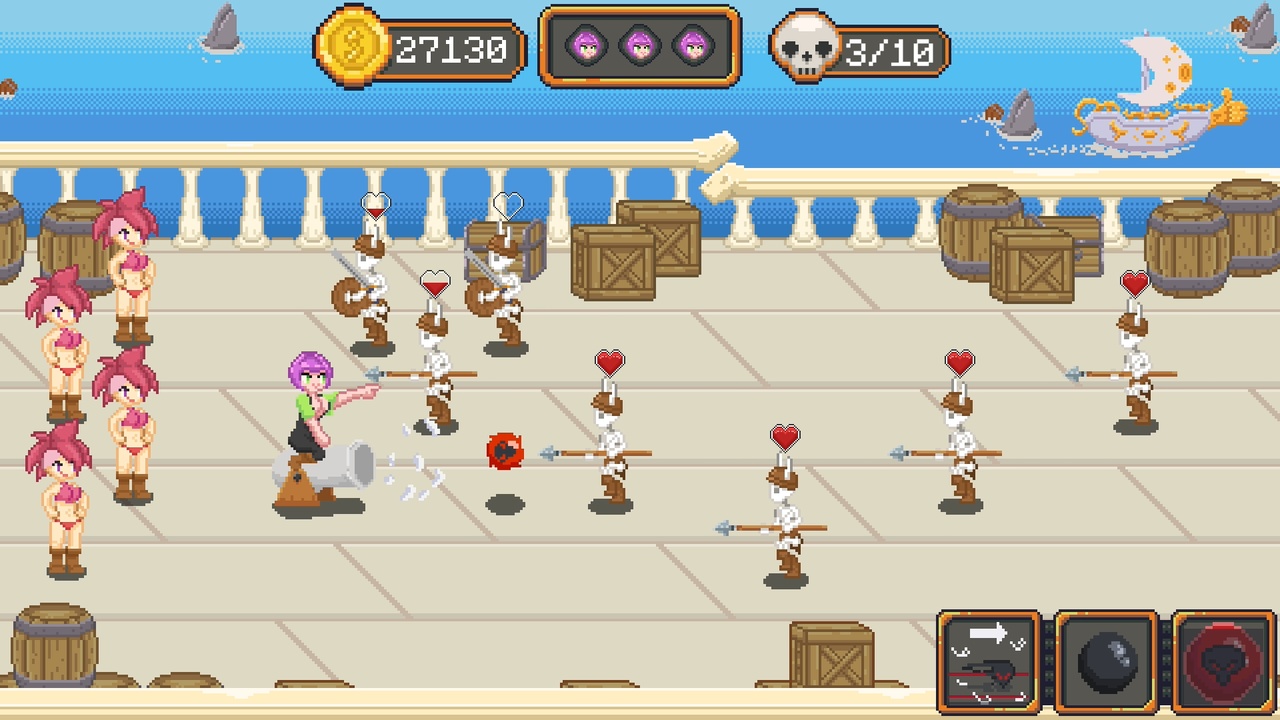This screenshot has width=1280, height=720.
Task: Select the middle crew member portrait
Action: 640,45
